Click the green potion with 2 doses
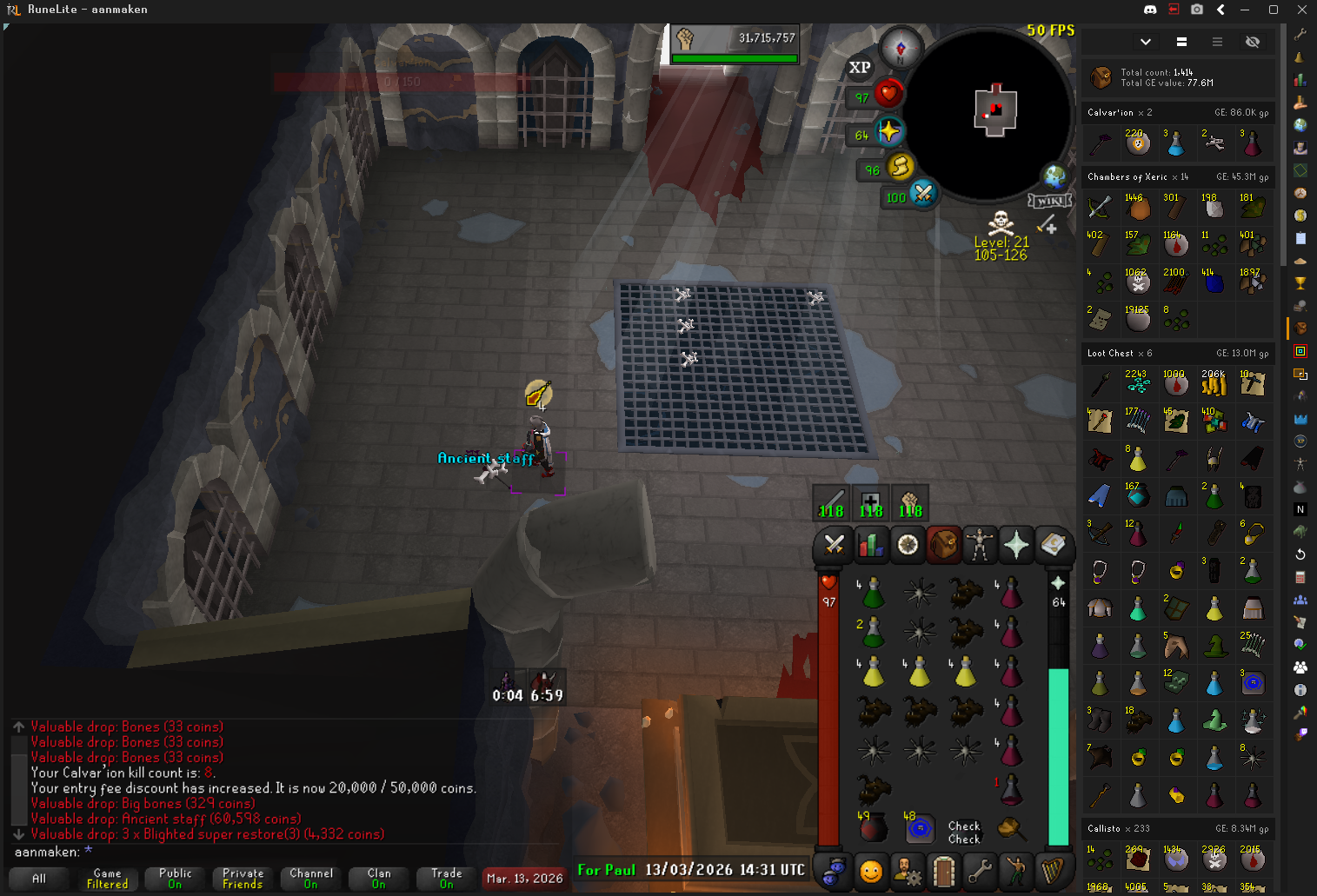 pyautogui.click(x=872, y=632)
